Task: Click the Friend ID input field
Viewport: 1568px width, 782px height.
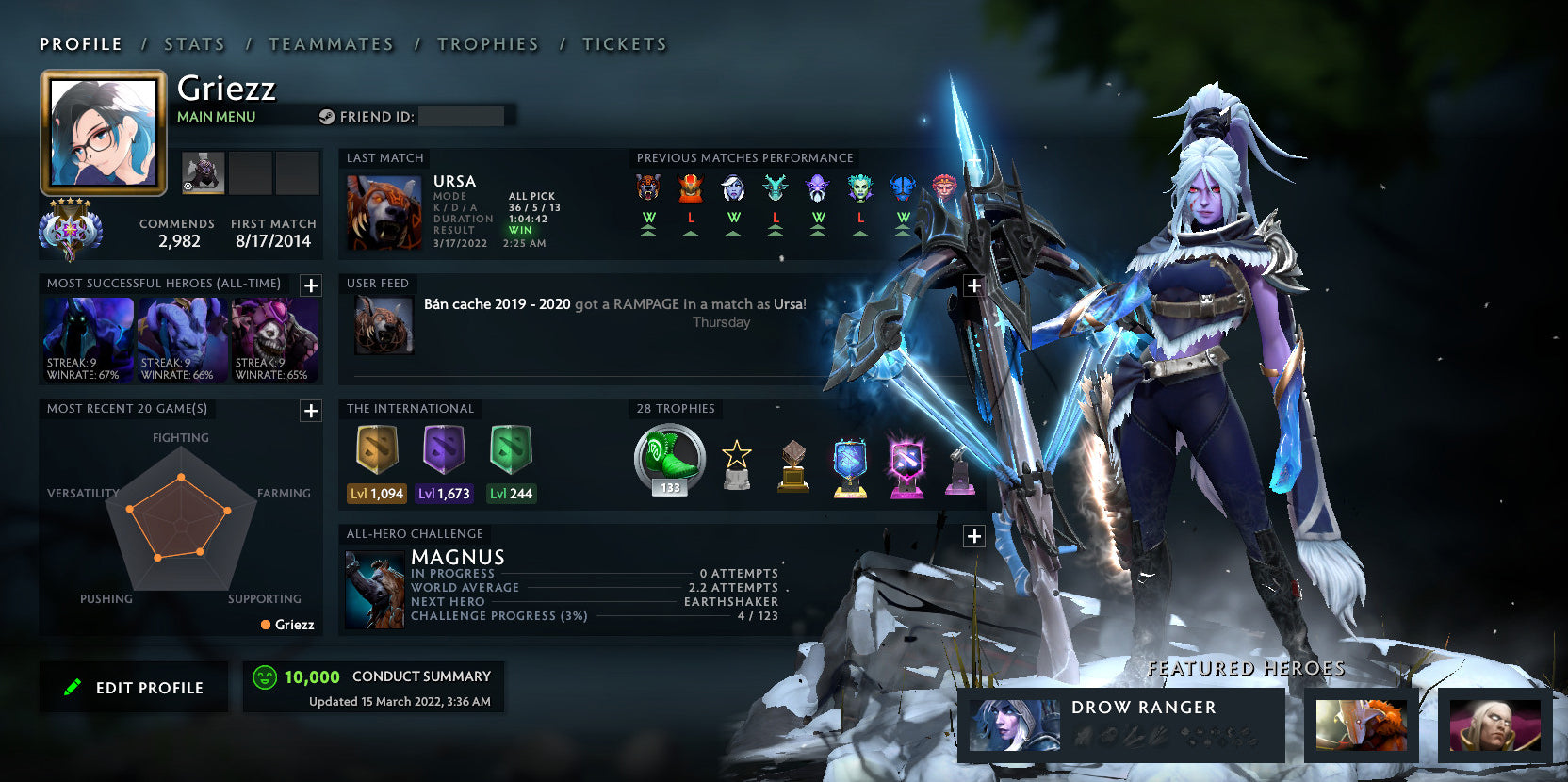Action: click(x=464, y=116)
